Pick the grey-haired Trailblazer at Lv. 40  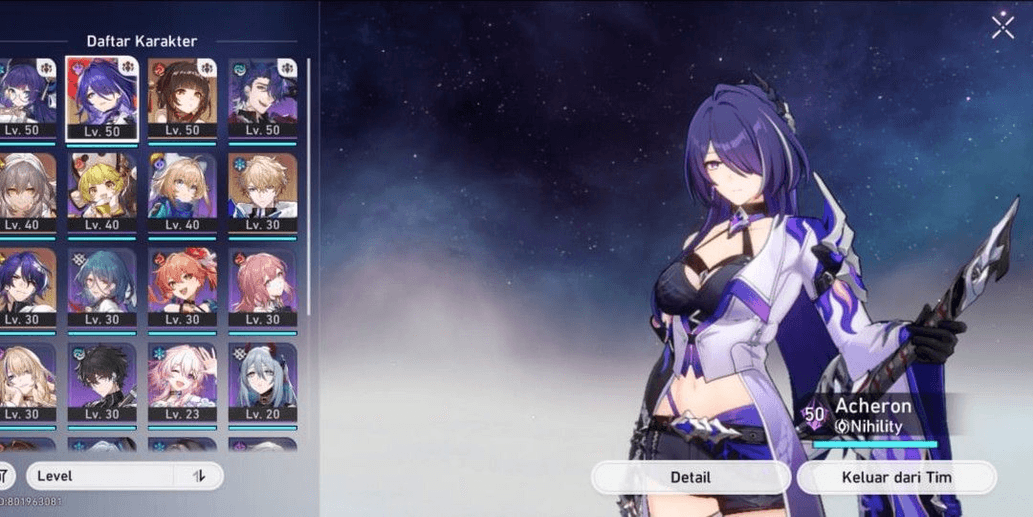[22, 191]
